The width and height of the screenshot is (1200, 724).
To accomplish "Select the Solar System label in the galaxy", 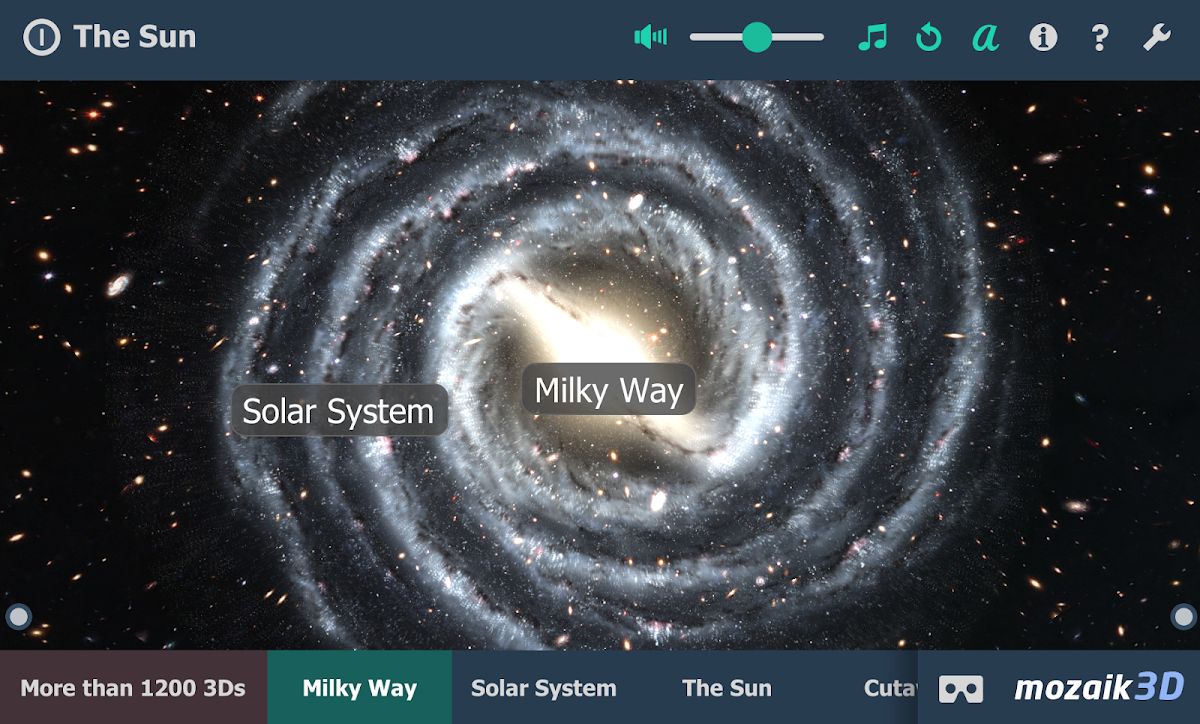I will point(338,411).
